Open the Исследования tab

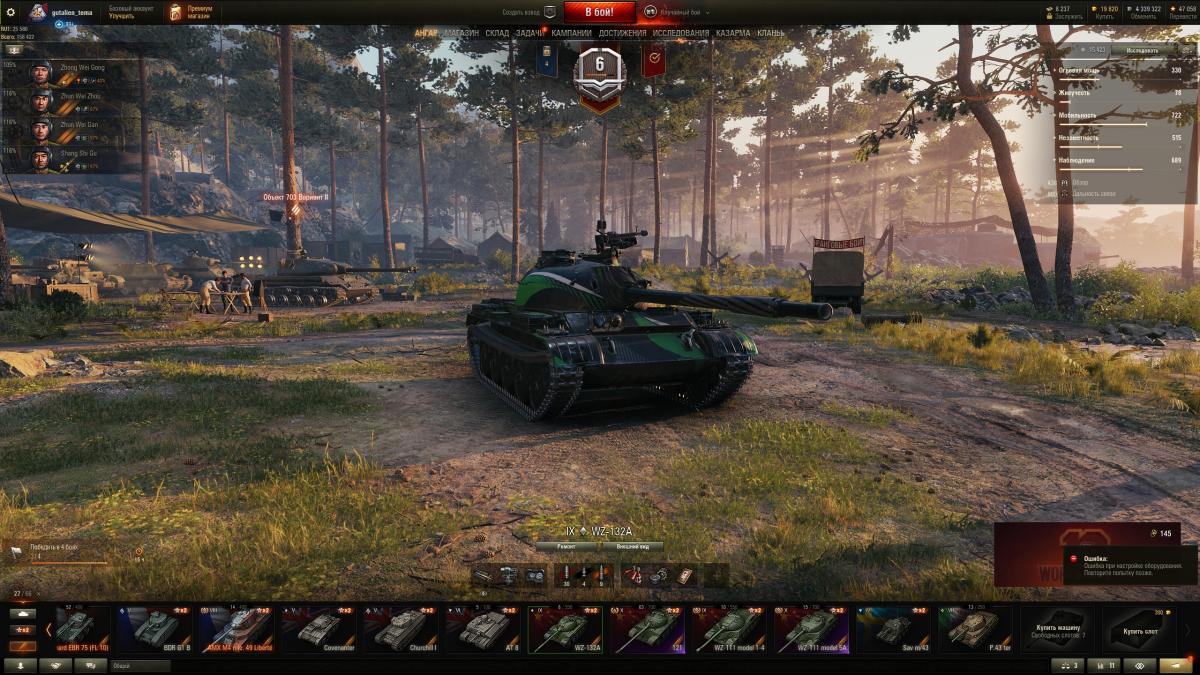coord(681,33)
